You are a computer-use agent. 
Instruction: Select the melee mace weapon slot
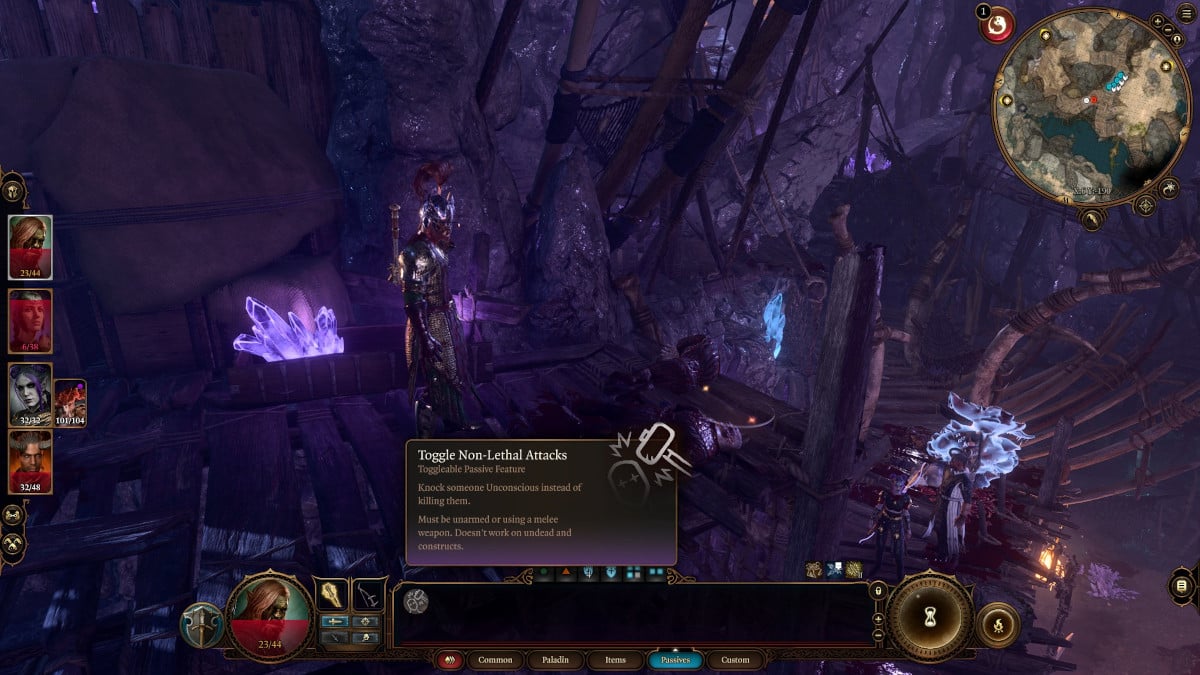(x=331, y=594)
